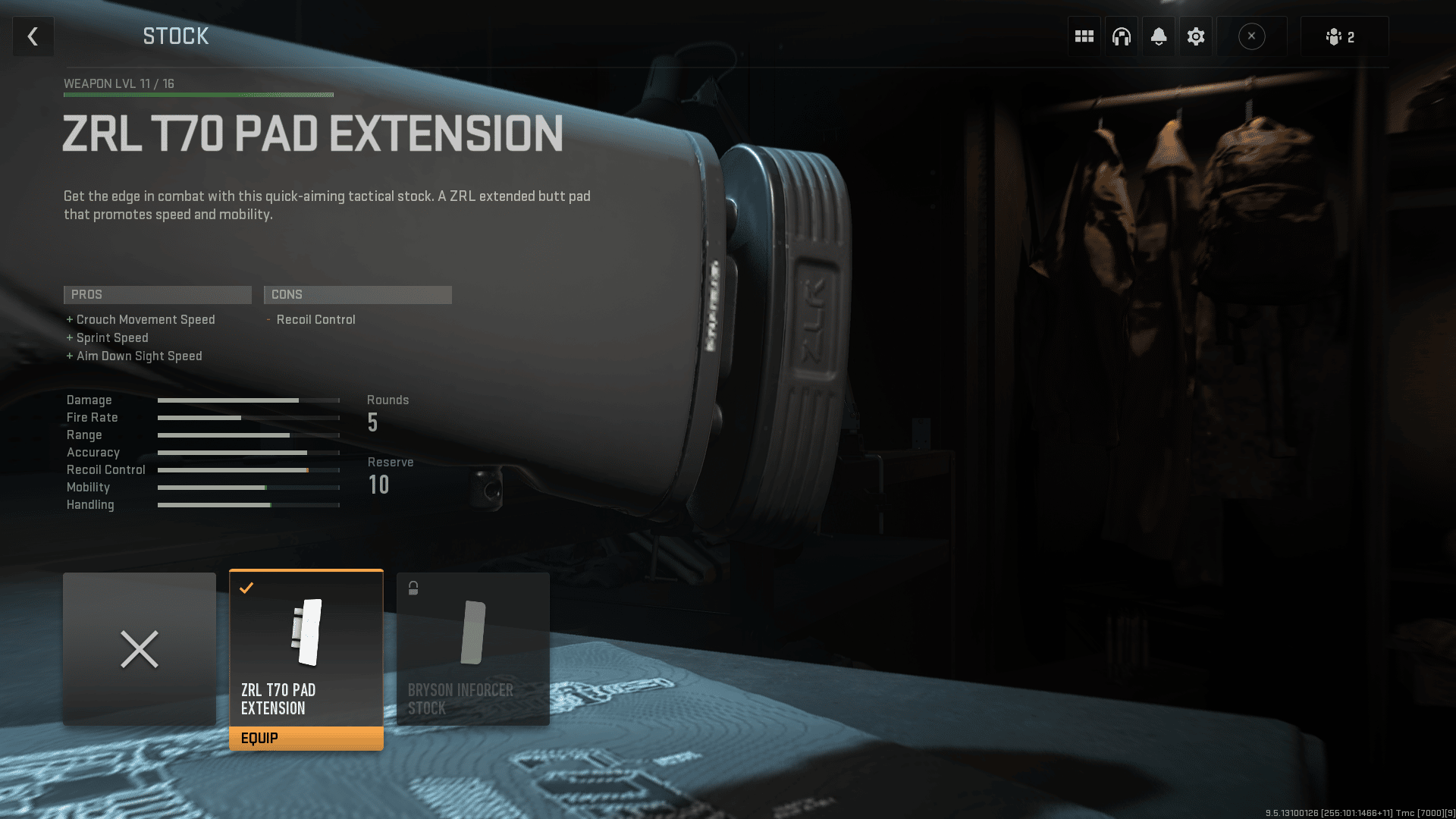Image resolution: width=1456 pixels, height=819 pixels.
Task: Select the Bryson Inforcer Stock attachment
Action: pyautogui.click(x=472, y=648)
